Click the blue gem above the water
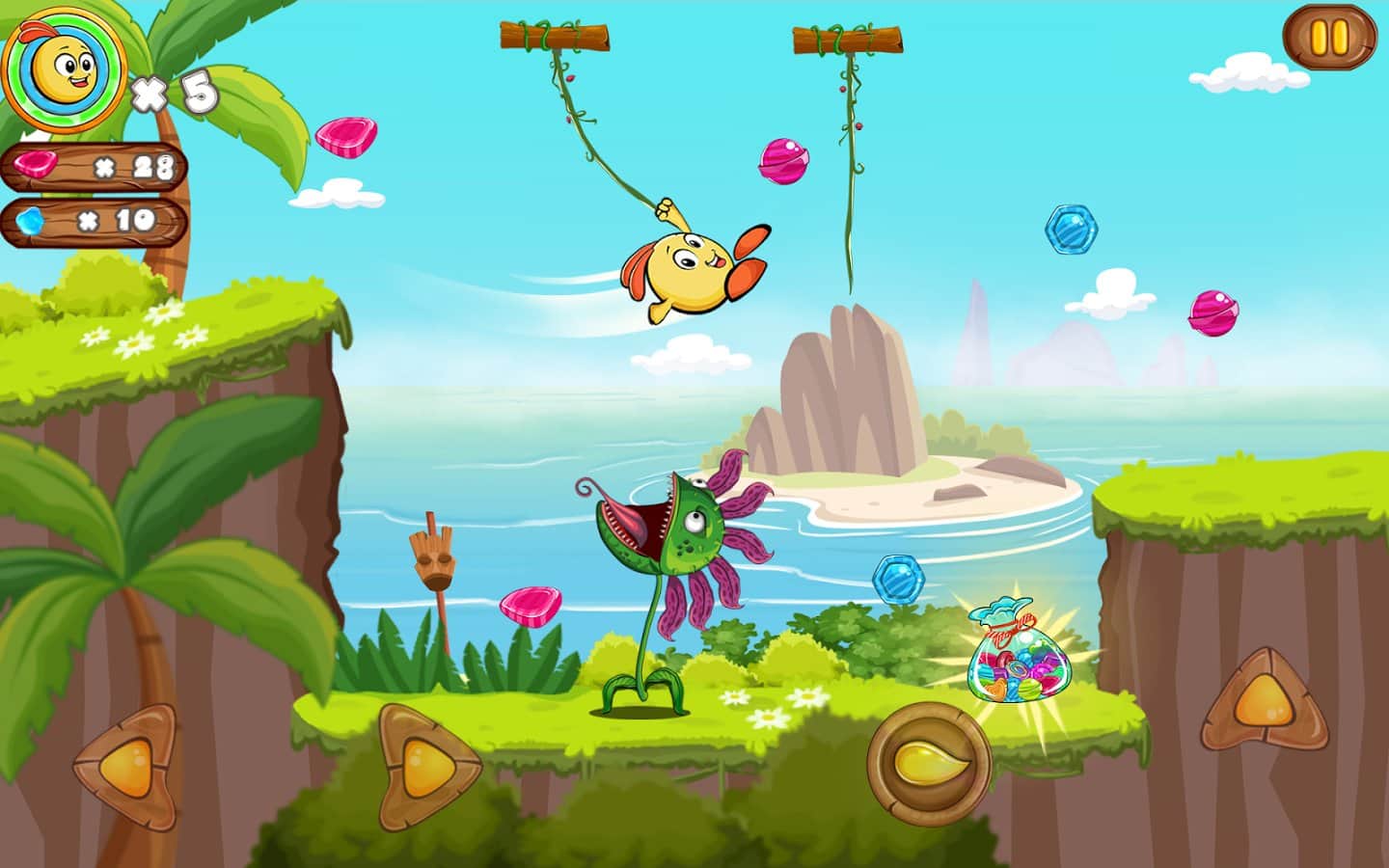The image size is (1389, 868). (899, 578)
